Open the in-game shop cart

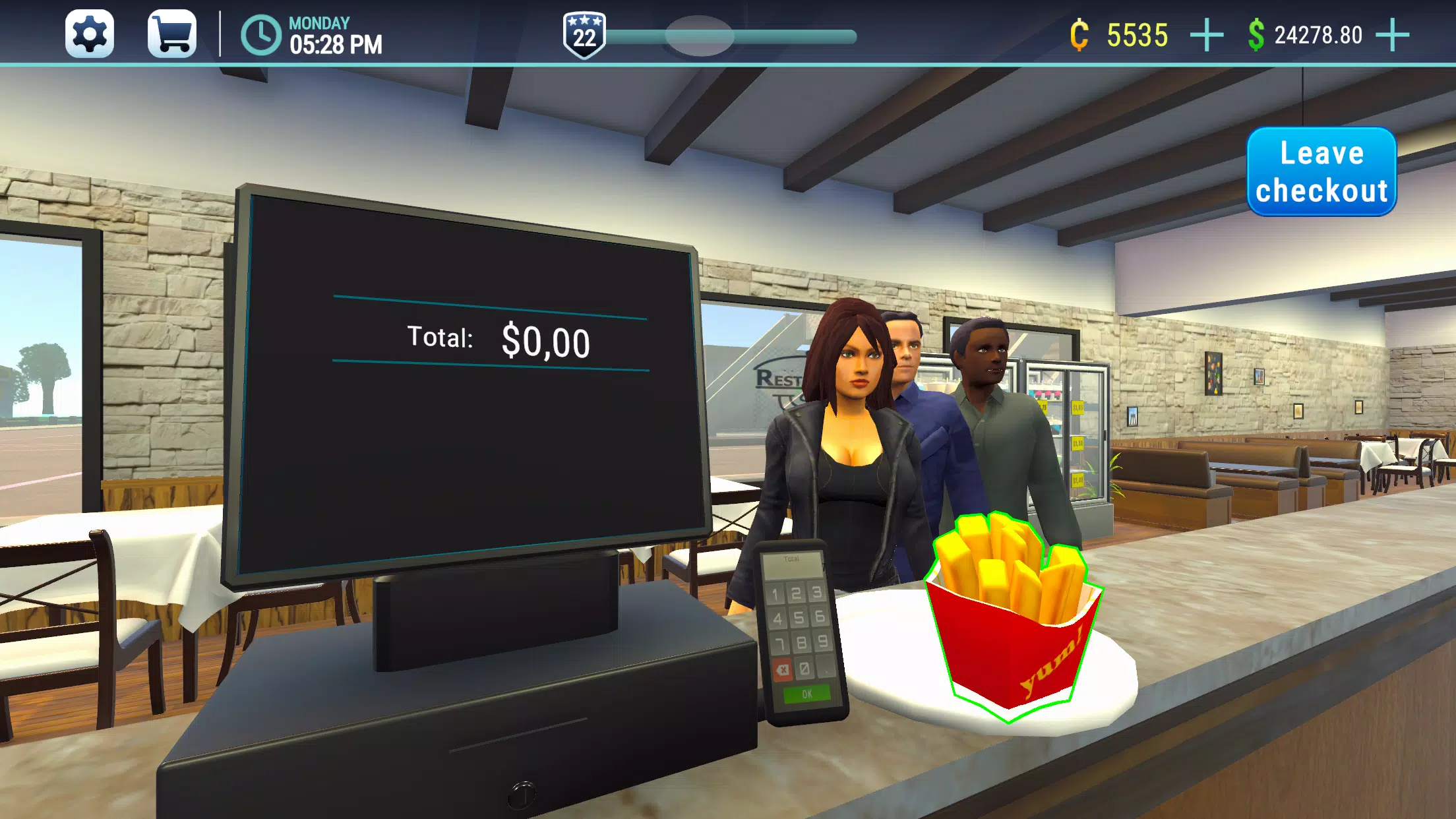(173, 32)
